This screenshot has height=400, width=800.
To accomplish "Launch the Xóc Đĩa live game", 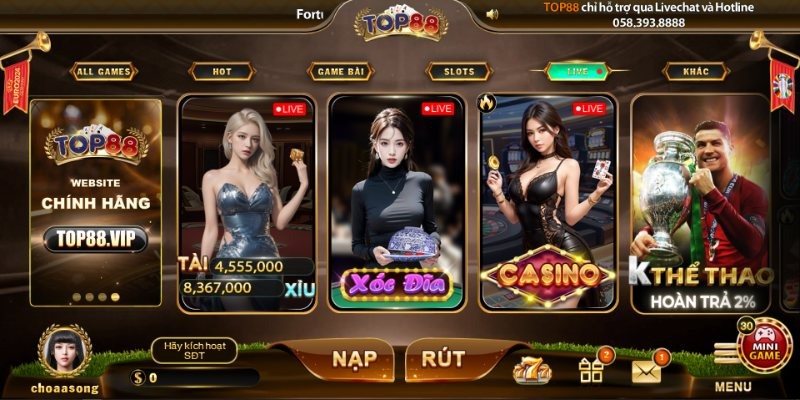I will 397,200.
